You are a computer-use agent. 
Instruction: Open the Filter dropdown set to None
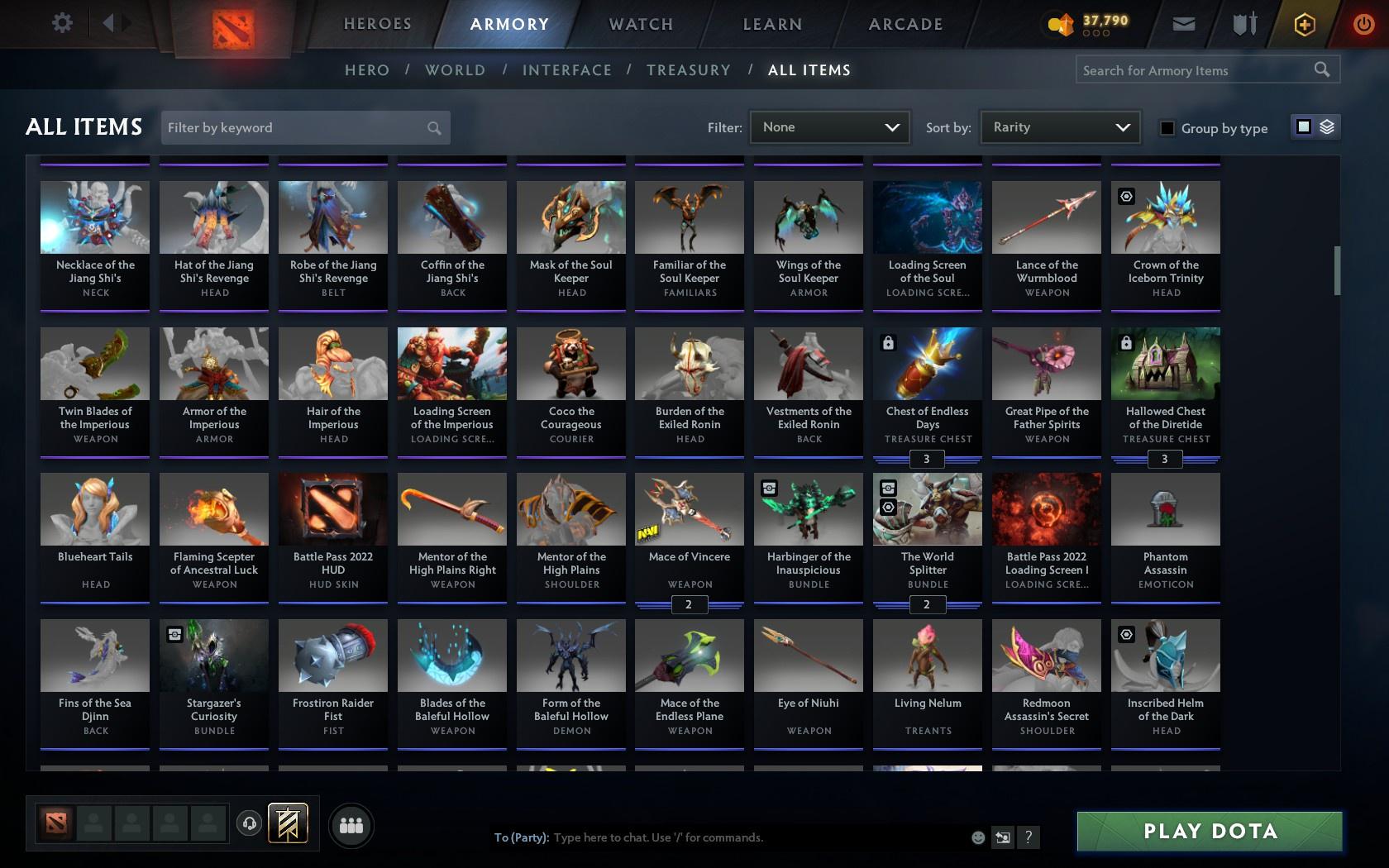[829, 127]
